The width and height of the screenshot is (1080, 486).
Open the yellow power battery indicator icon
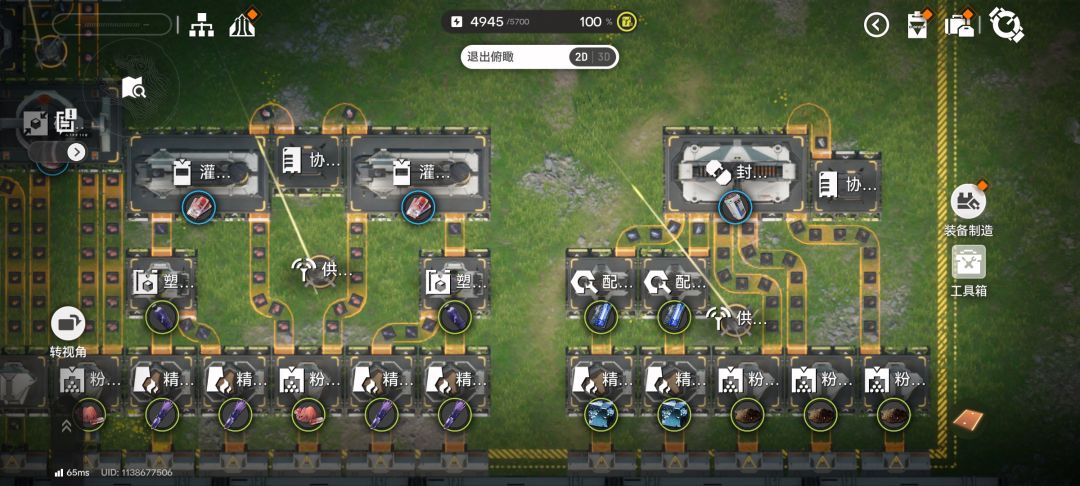click(627, 21)
